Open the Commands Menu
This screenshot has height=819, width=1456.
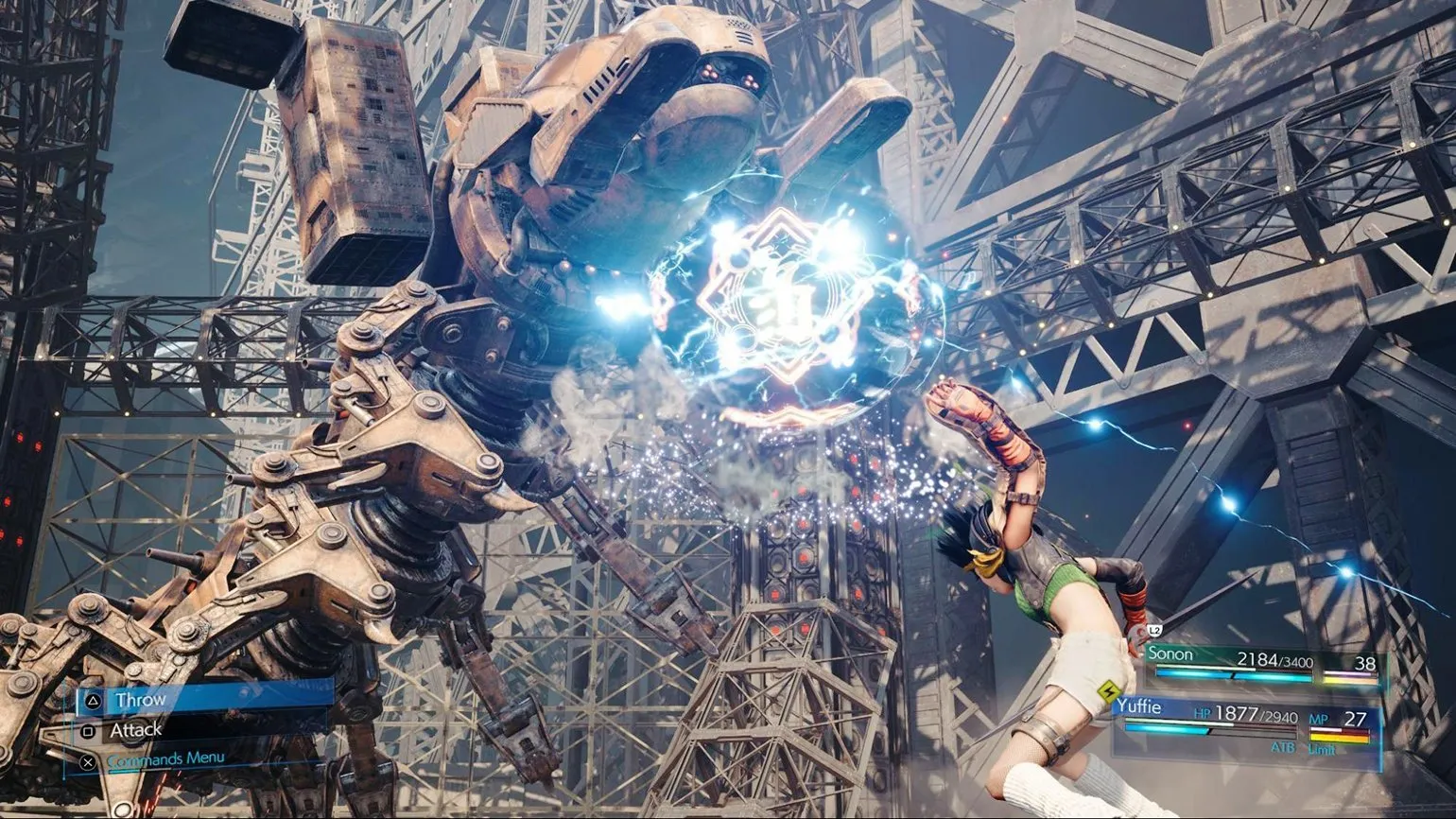coord(165,758)
